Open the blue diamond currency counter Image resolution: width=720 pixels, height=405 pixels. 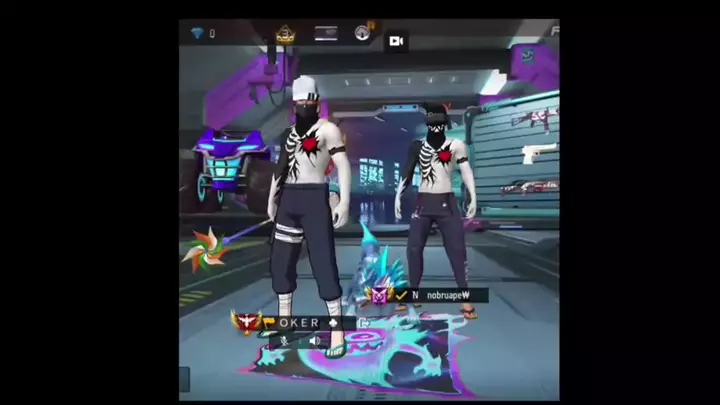(201, 34)
